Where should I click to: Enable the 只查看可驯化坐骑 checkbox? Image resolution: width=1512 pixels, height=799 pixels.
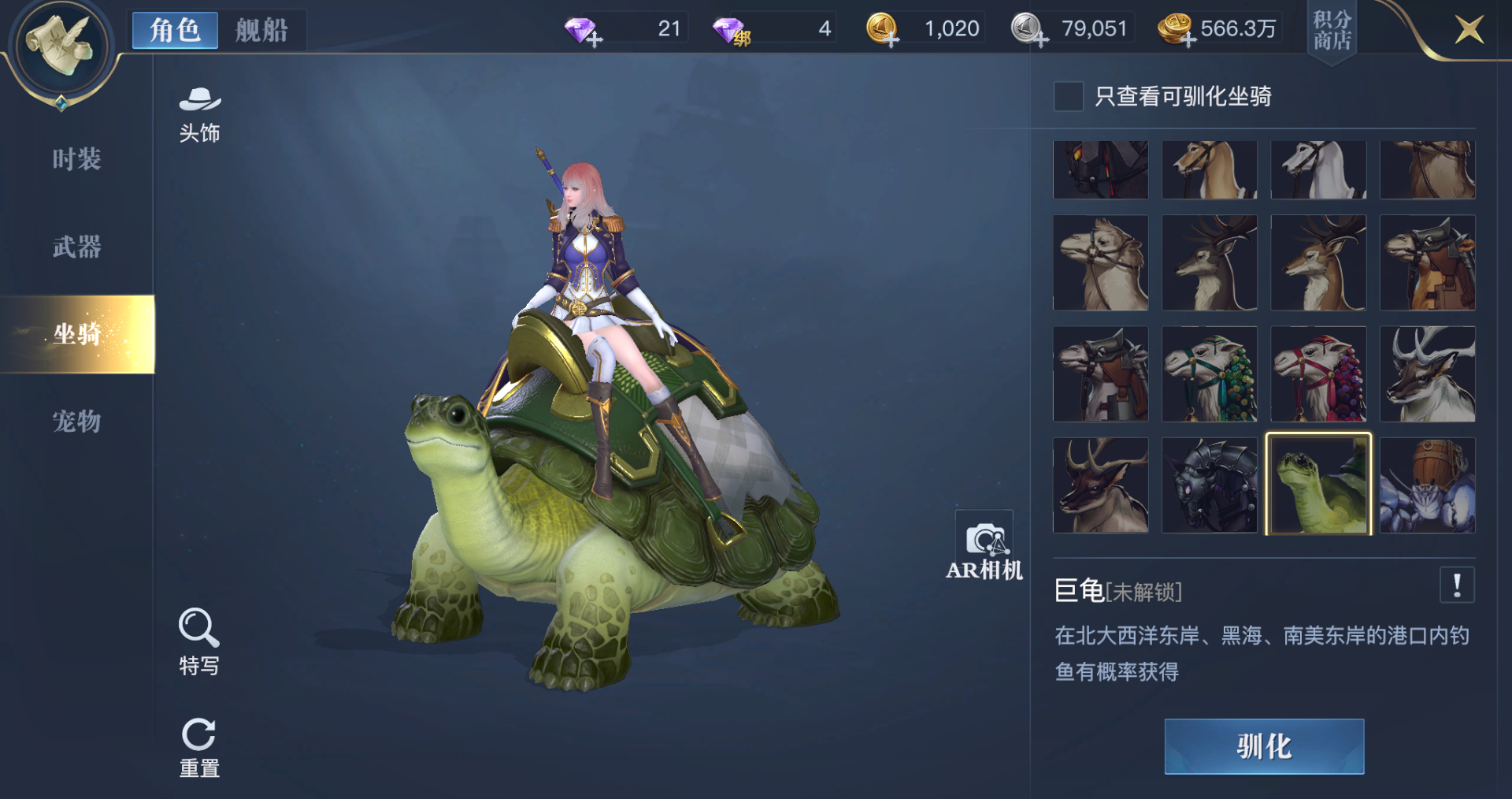tap(1069, 96)
